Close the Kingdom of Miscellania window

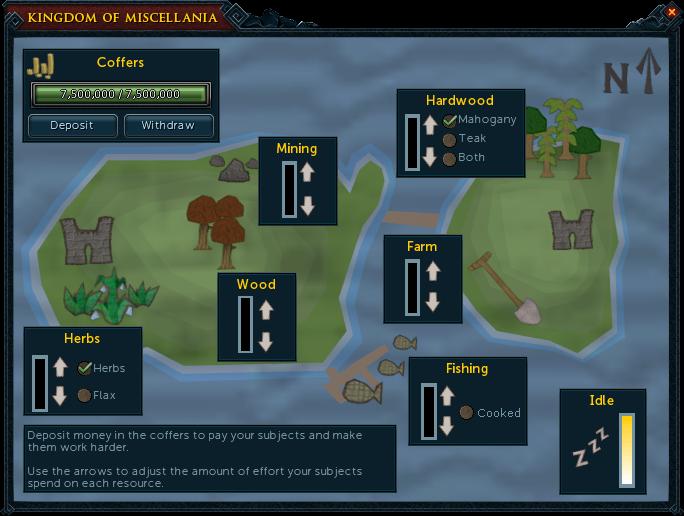pyautogui.click(x=671, y=12)
